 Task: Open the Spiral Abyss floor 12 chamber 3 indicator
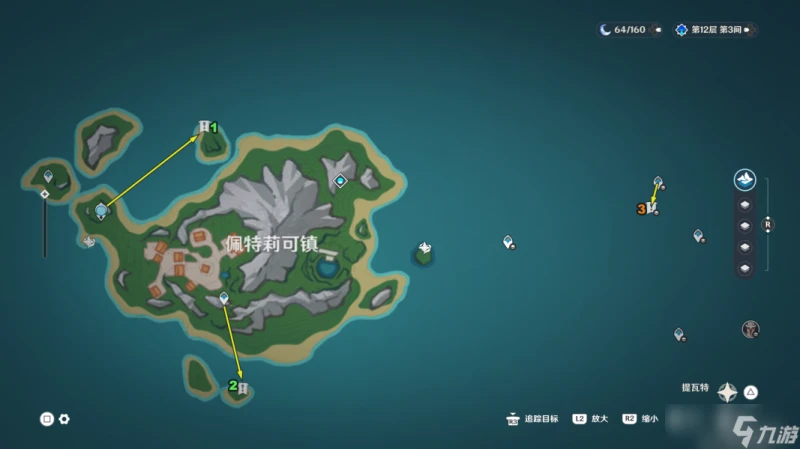[714, 30]
